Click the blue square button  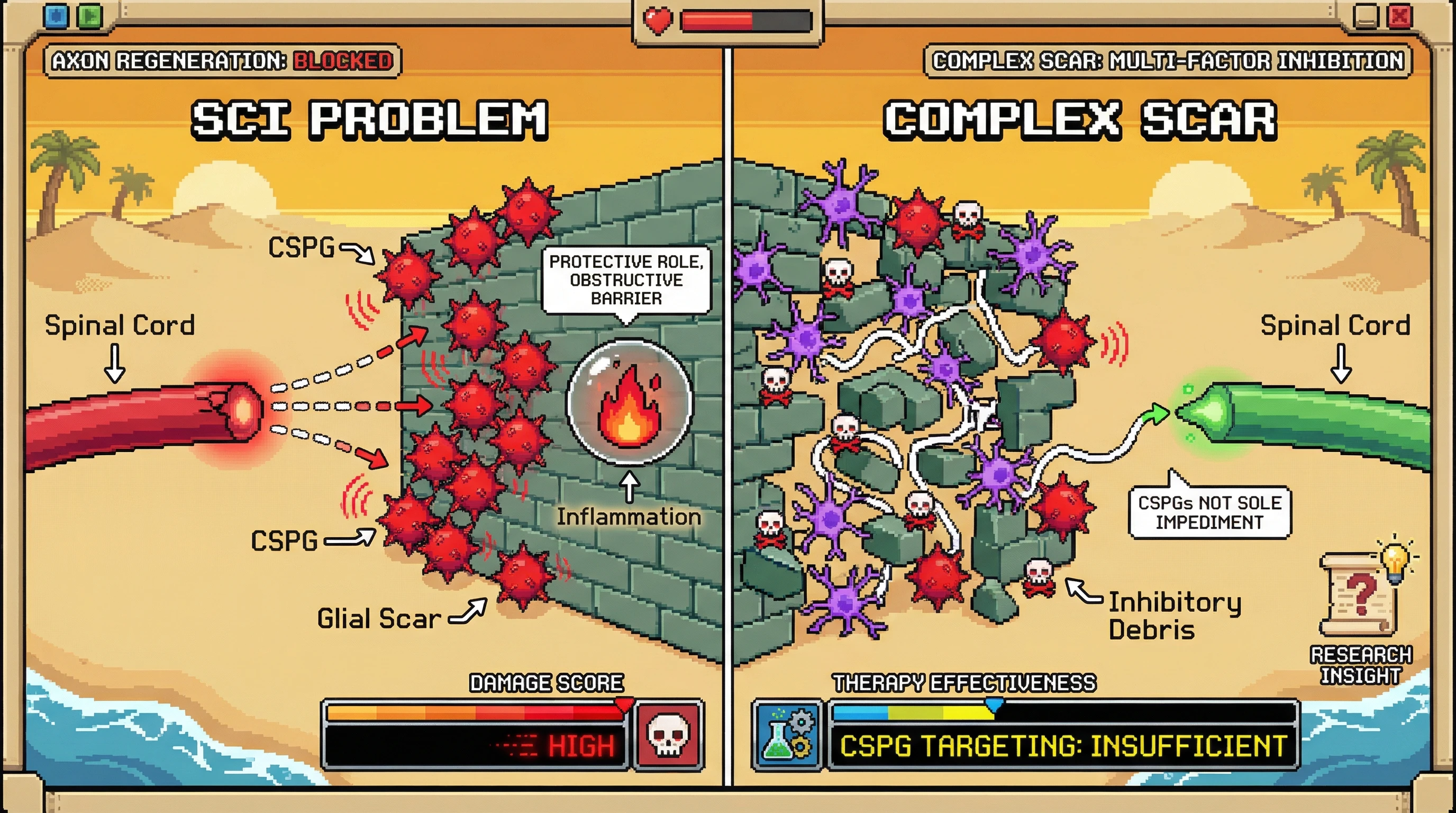(56, 16)
